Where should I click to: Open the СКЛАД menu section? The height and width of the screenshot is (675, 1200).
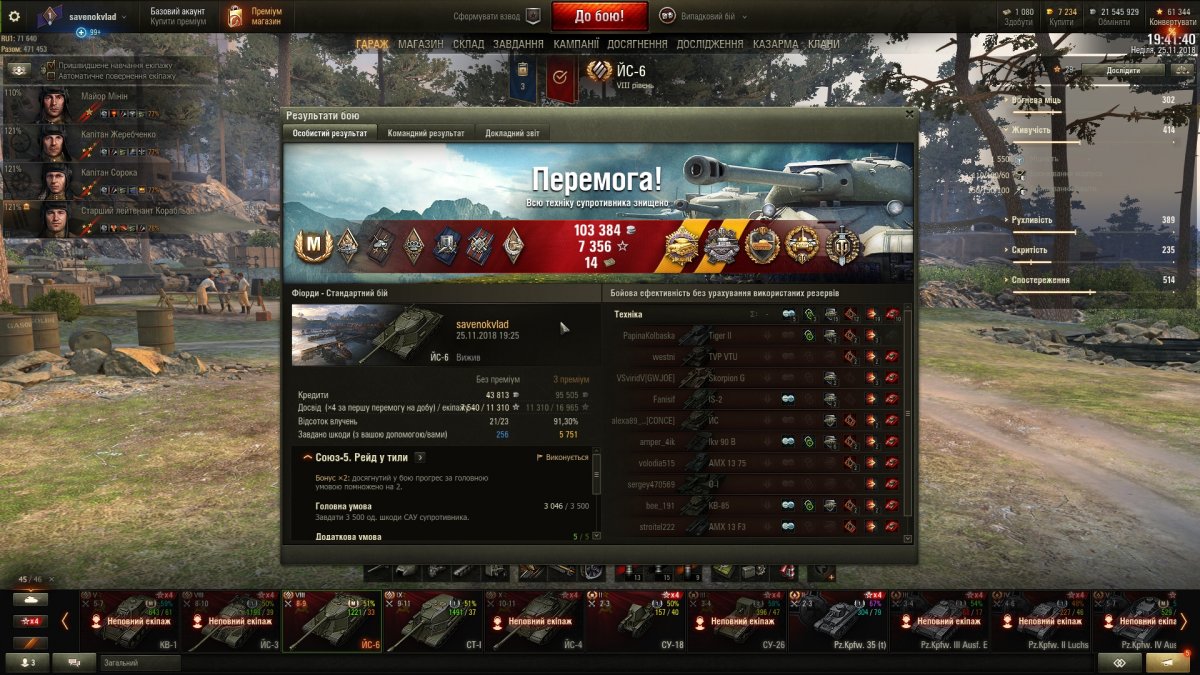point(469,44)
